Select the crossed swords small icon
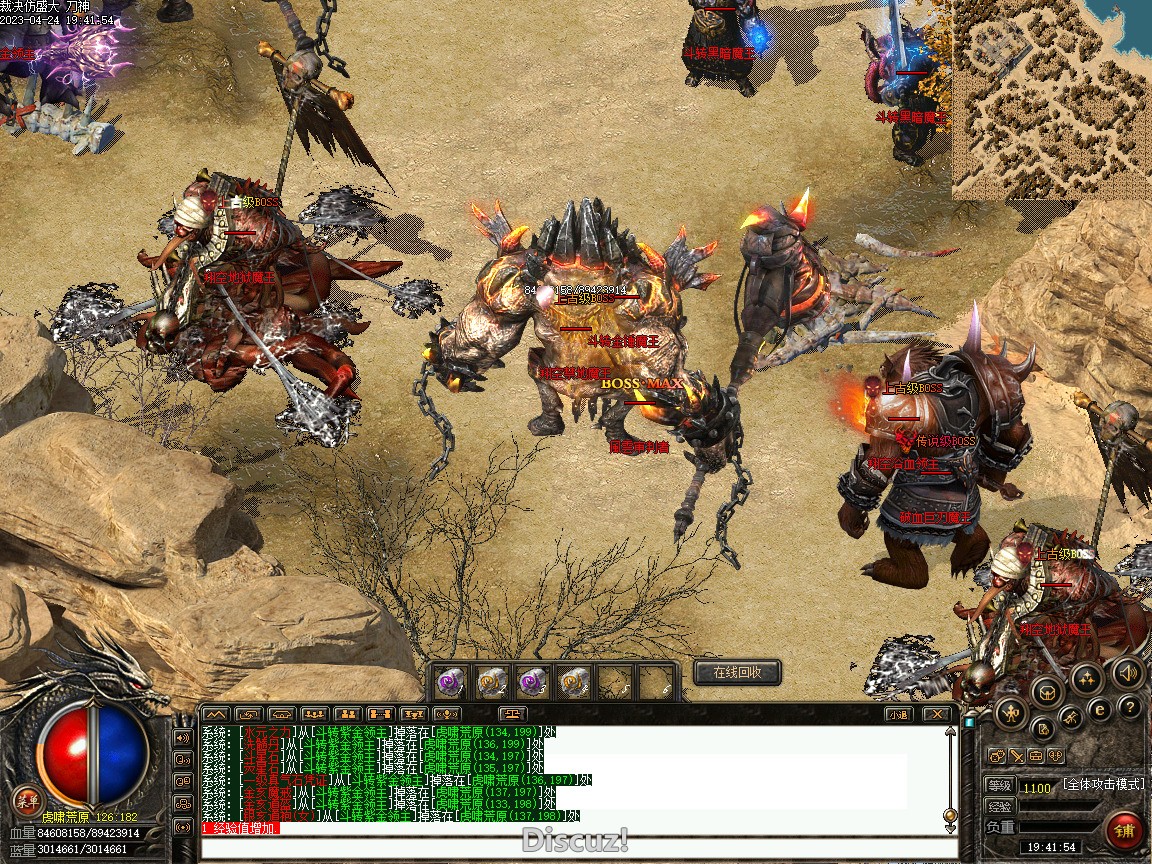The width and height of the screenshot is (1152, 864). [x=1016, y=756]
